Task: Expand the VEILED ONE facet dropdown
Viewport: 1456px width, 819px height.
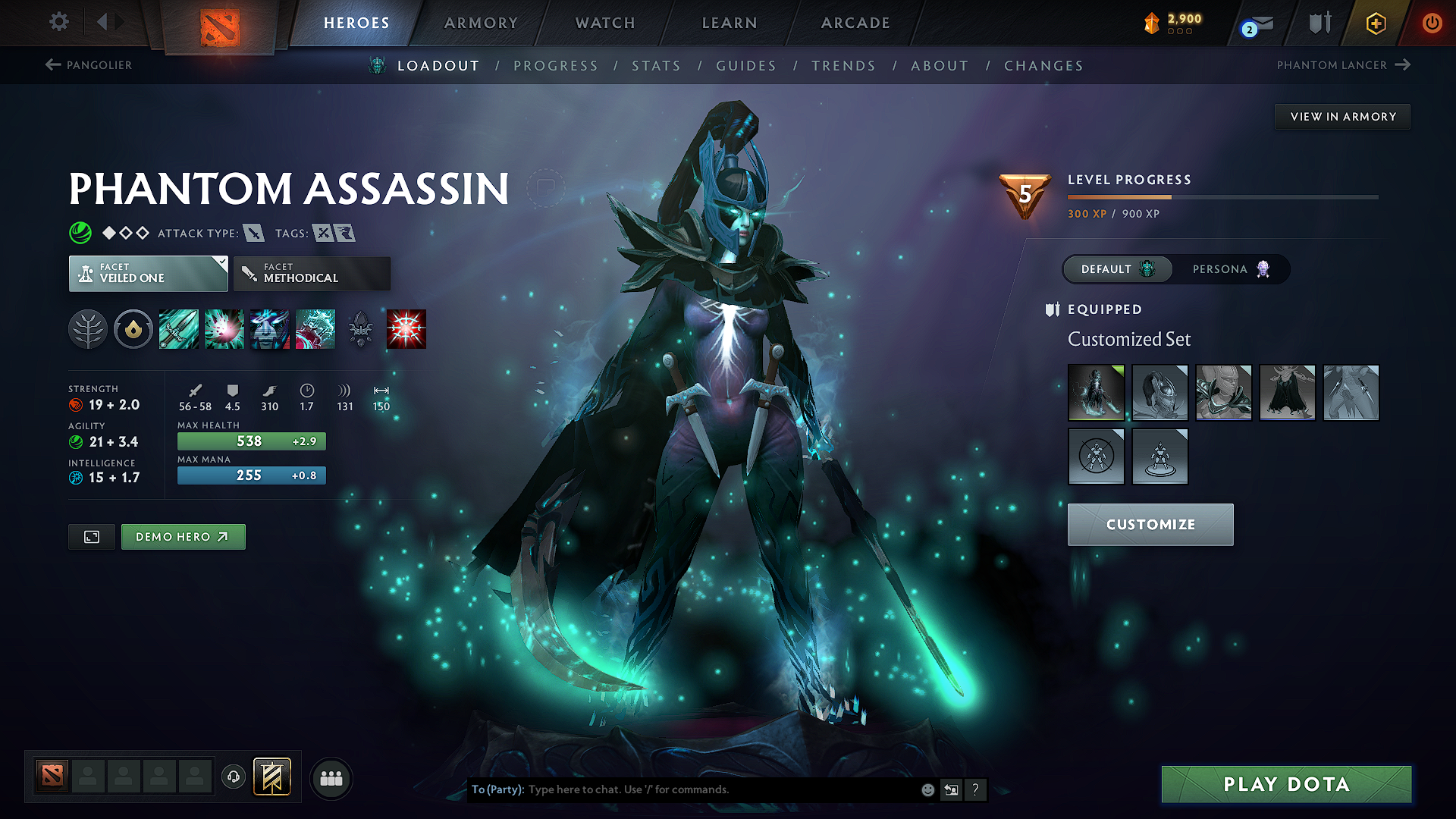Action: point(148,273)
